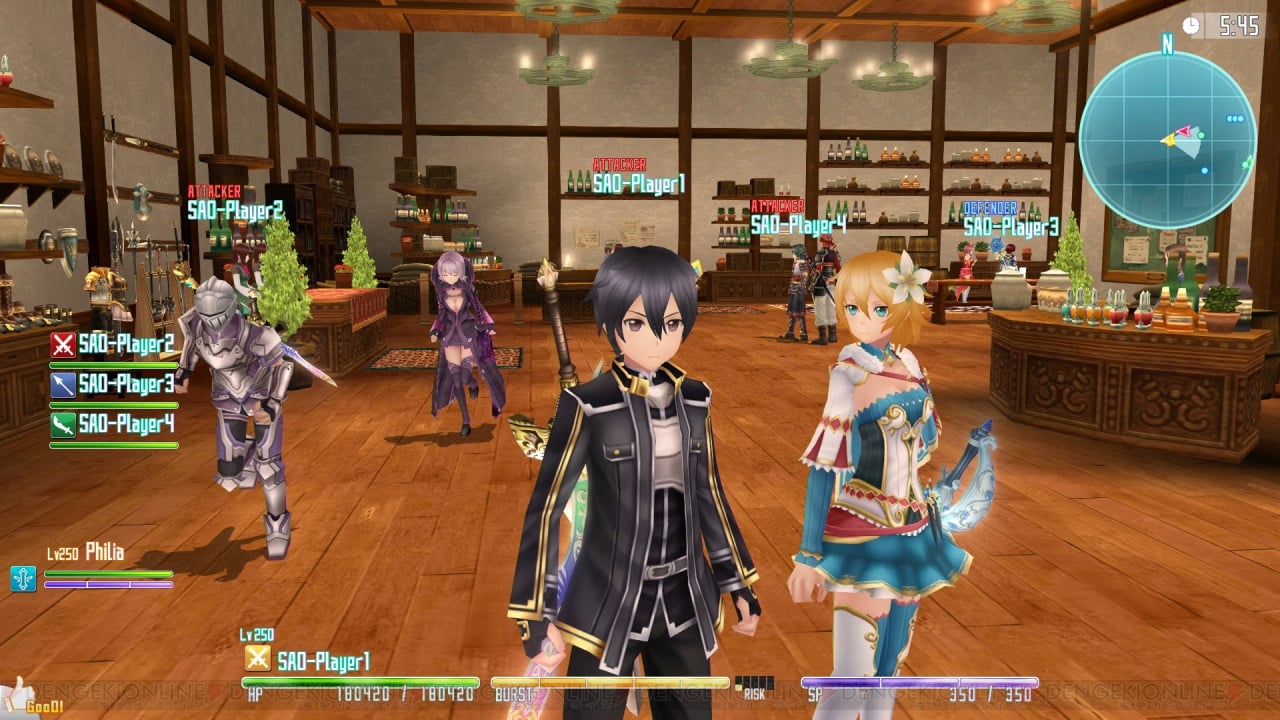Click the blue NPC marker inside the minimap
Image resolution: width=1280 pixels, height=720 pixels.
(x=1205, y=170)
